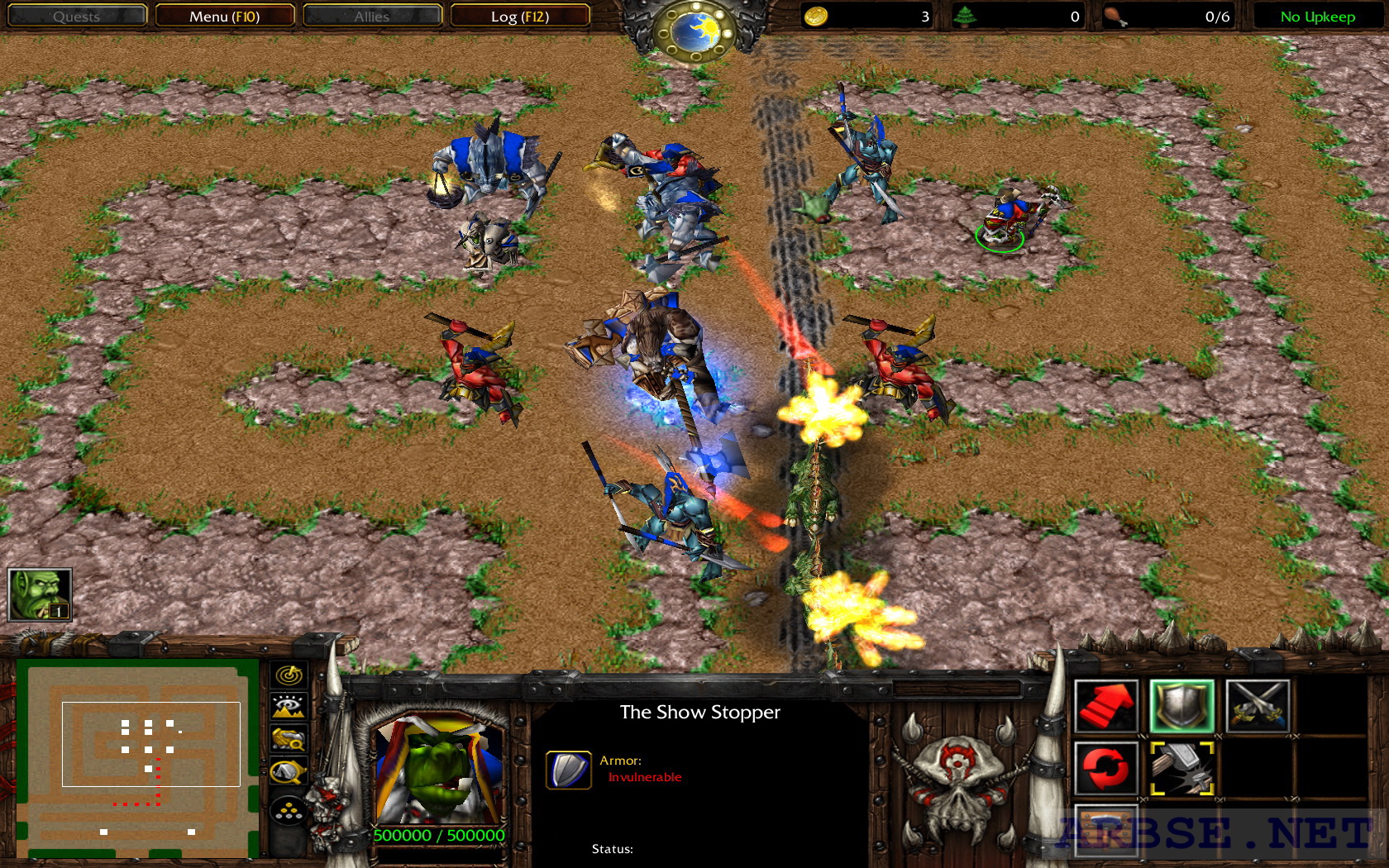1389x868 pixels.
Task: Select the shield command icon
Action: [x=1181, y=707]
